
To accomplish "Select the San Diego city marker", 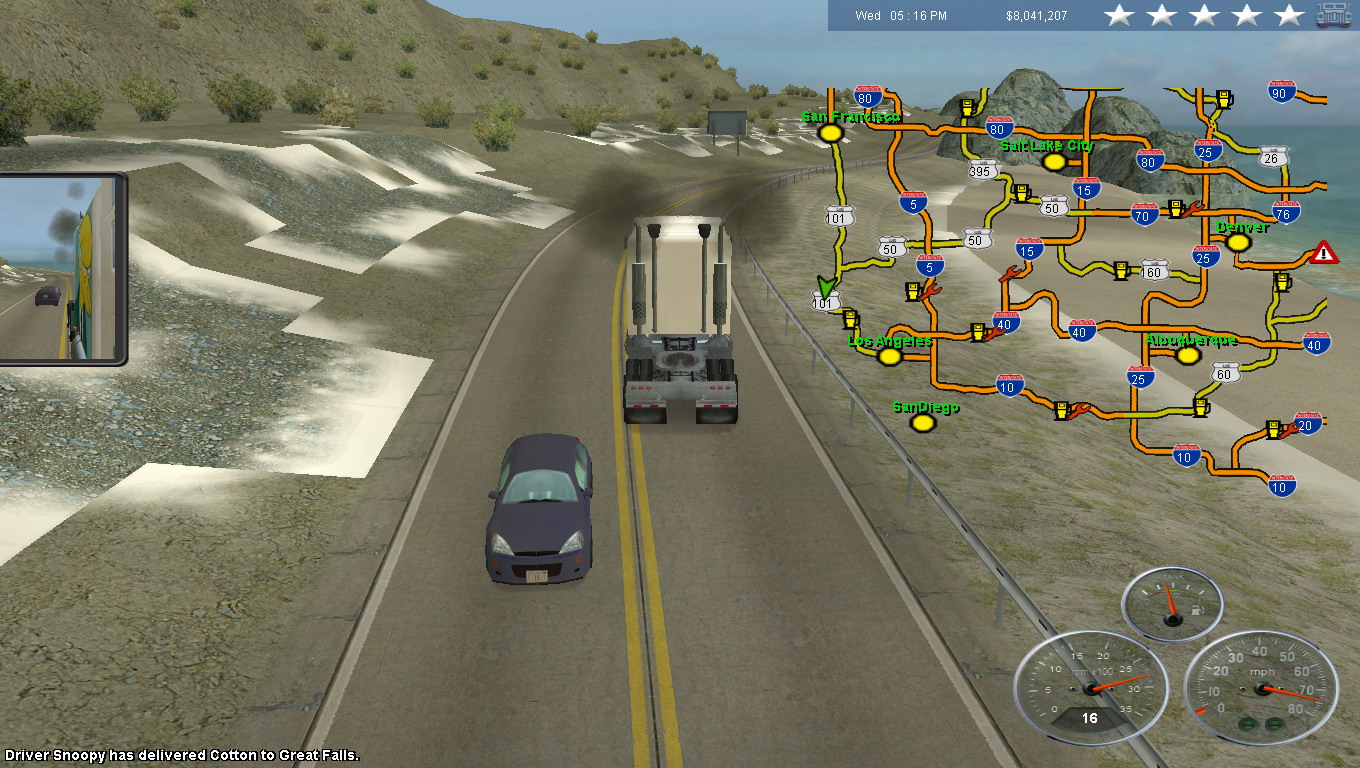I will point(923,423).
